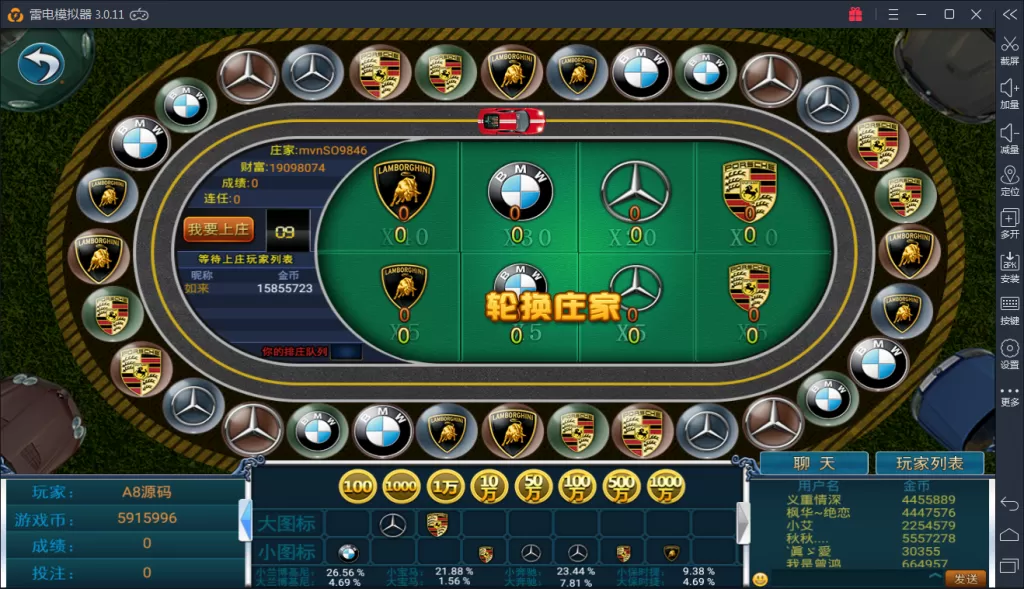Close the emulator window
The height and width of the screenshot is (589, 1024).
tap(976, 14)
